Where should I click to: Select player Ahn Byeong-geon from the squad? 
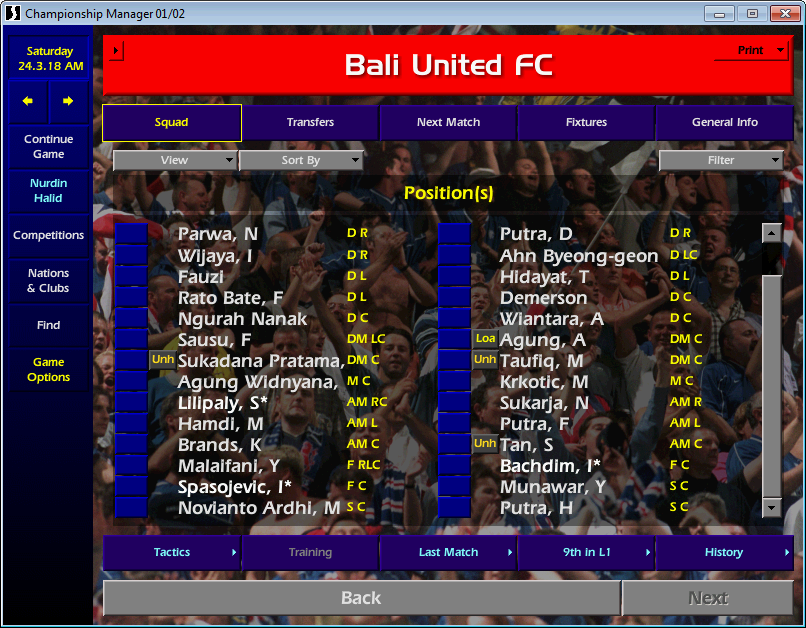[x=578, y=256]
